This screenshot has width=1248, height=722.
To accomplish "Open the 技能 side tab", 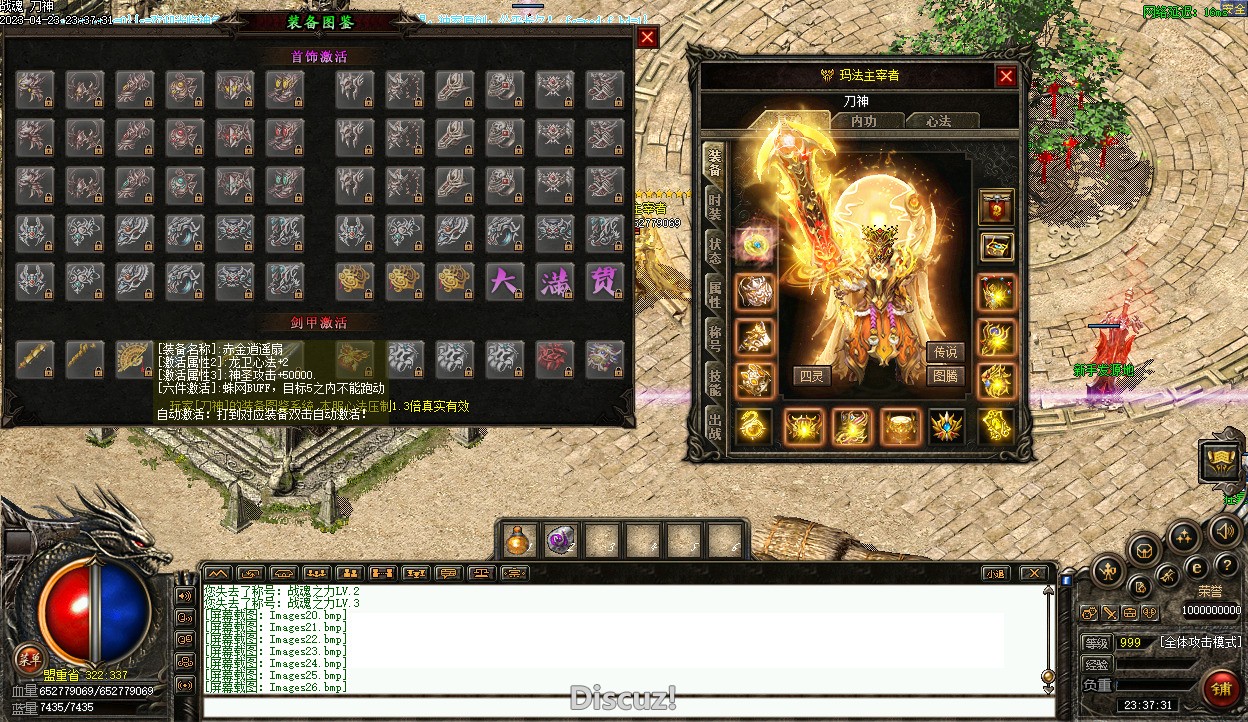I will point(714,381).
